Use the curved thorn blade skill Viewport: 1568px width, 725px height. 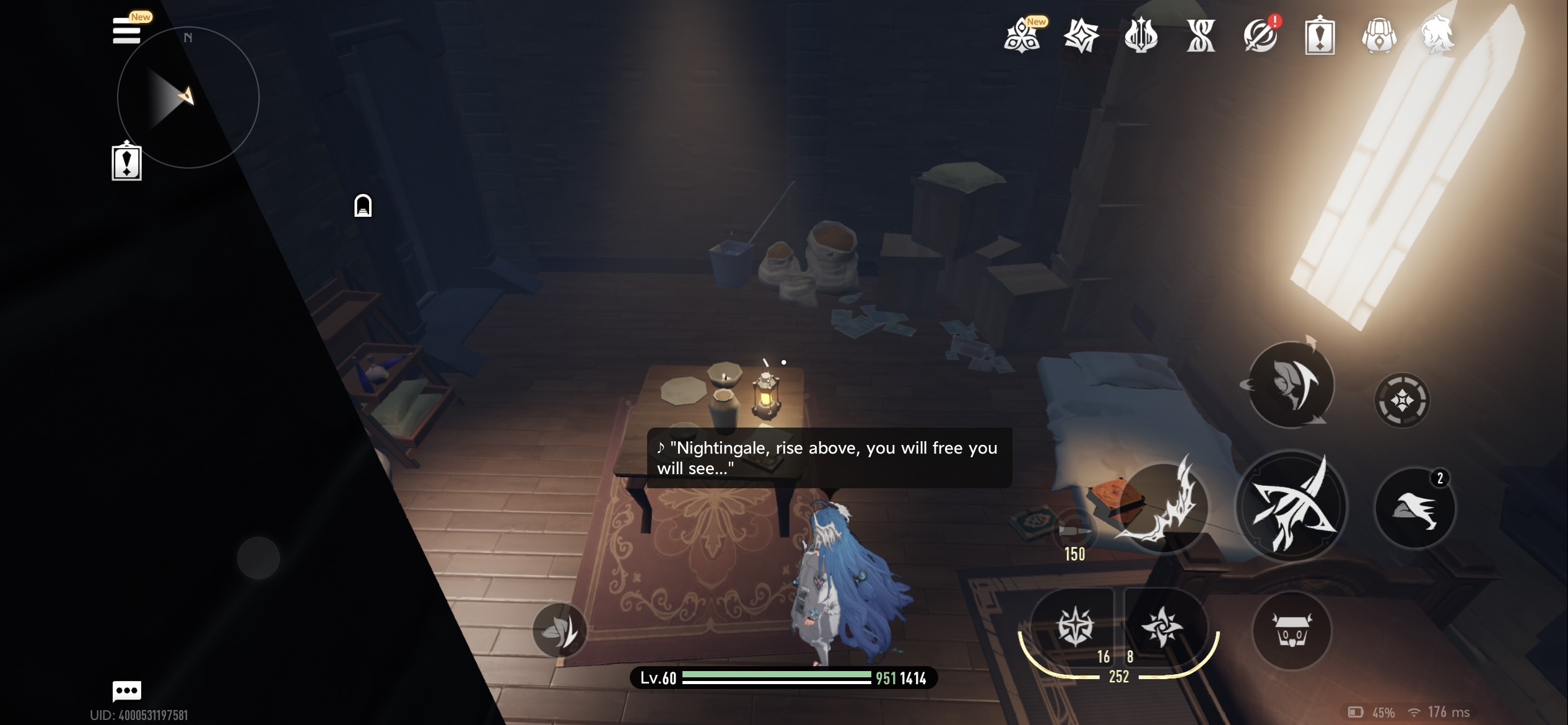[x=1164, y=506]
